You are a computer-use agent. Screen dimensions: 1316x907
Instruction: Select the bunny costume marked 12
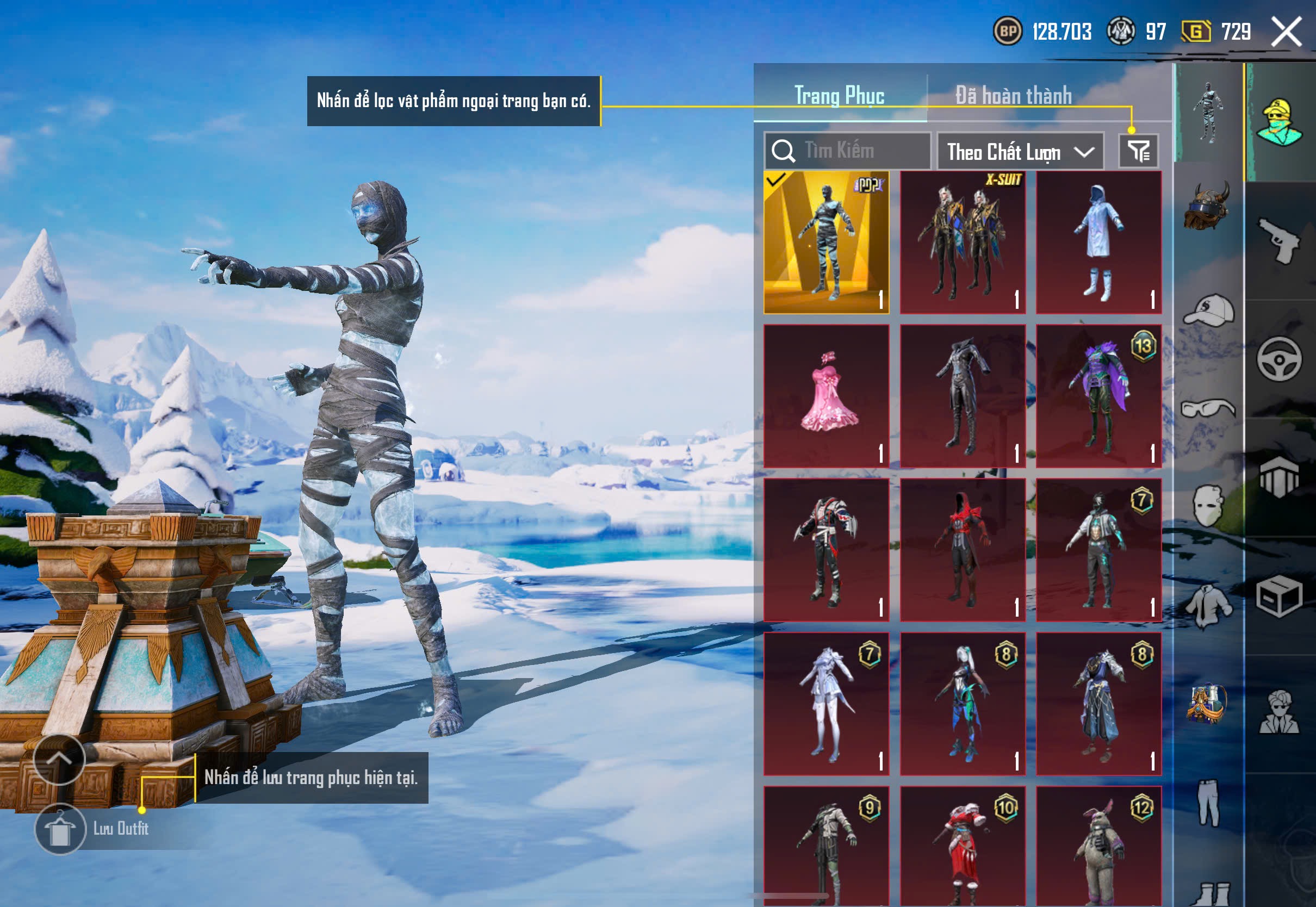point(1098,847)
